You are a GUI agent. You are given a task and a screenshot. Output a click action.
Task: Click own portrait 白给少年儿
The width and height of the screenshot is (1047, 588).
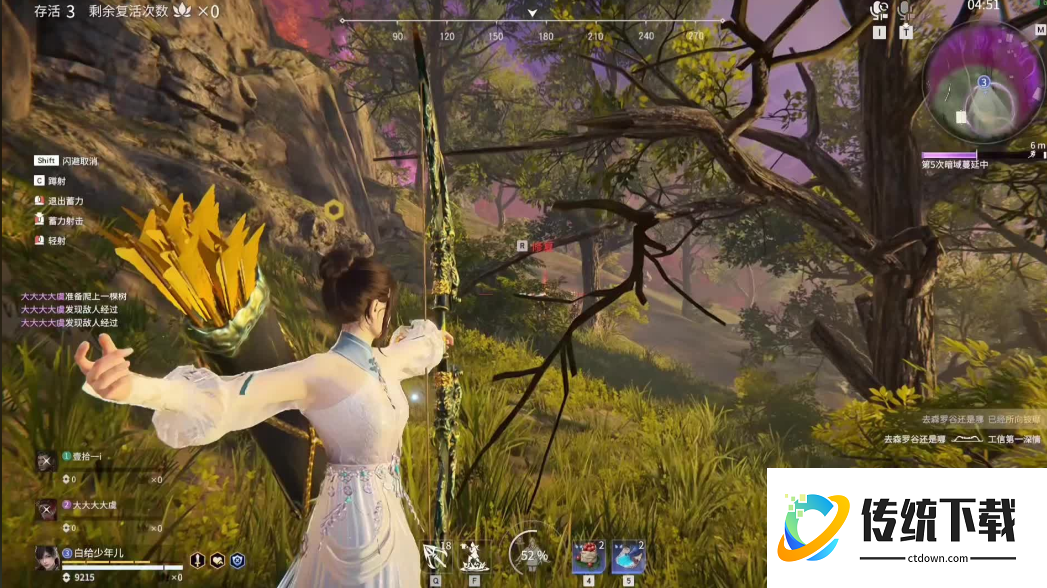point(47,556)
